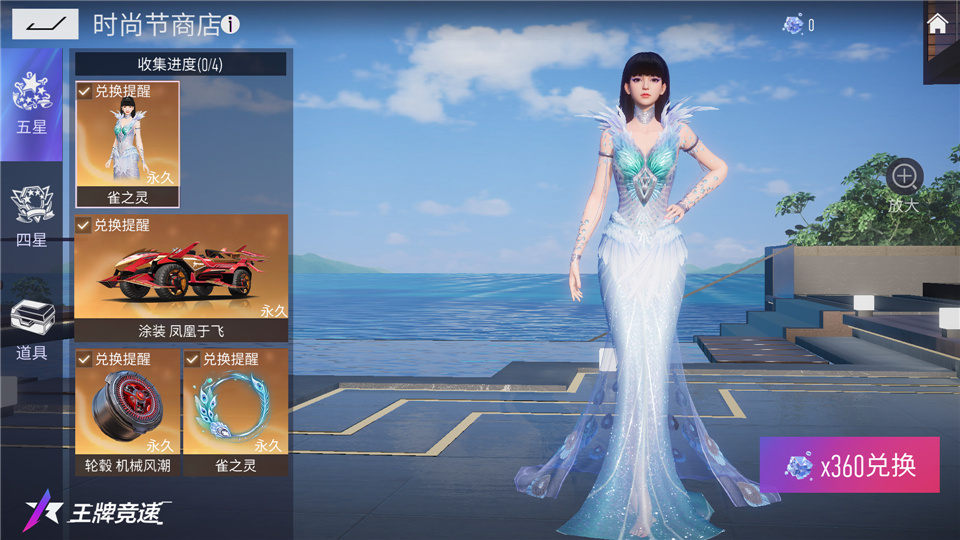Viewport: 960px width, 540px height.
Task: Go back using the top-left arrow button
Action: pos(45,23)
